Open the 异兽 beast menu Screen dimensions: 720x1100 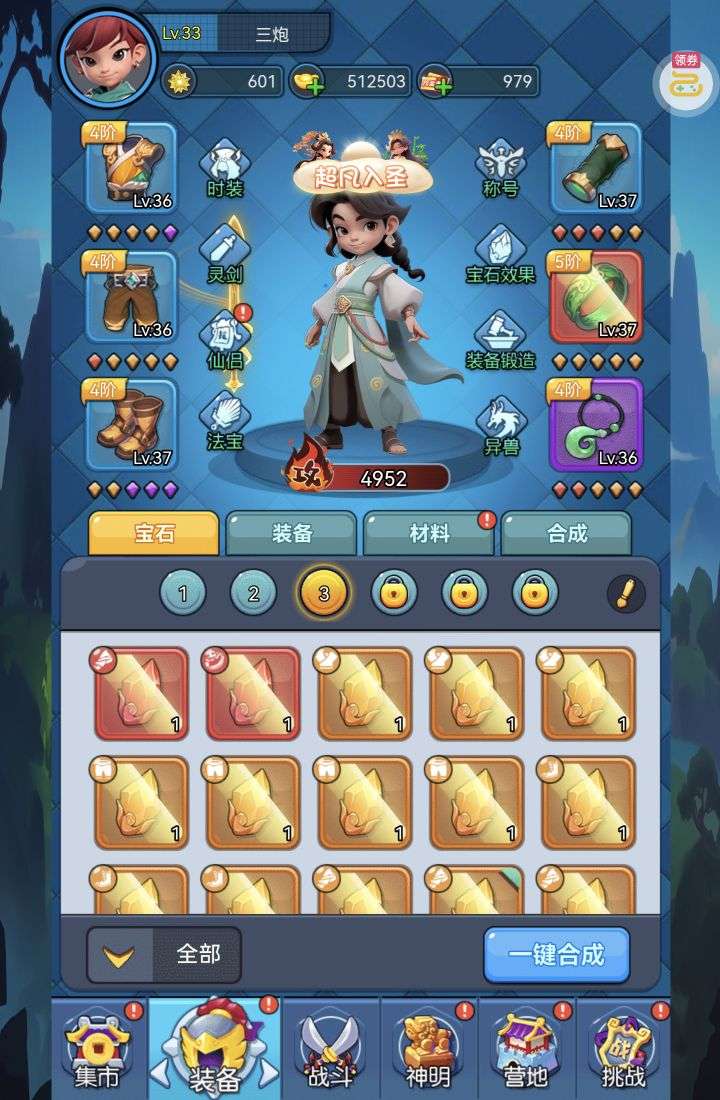500,424
